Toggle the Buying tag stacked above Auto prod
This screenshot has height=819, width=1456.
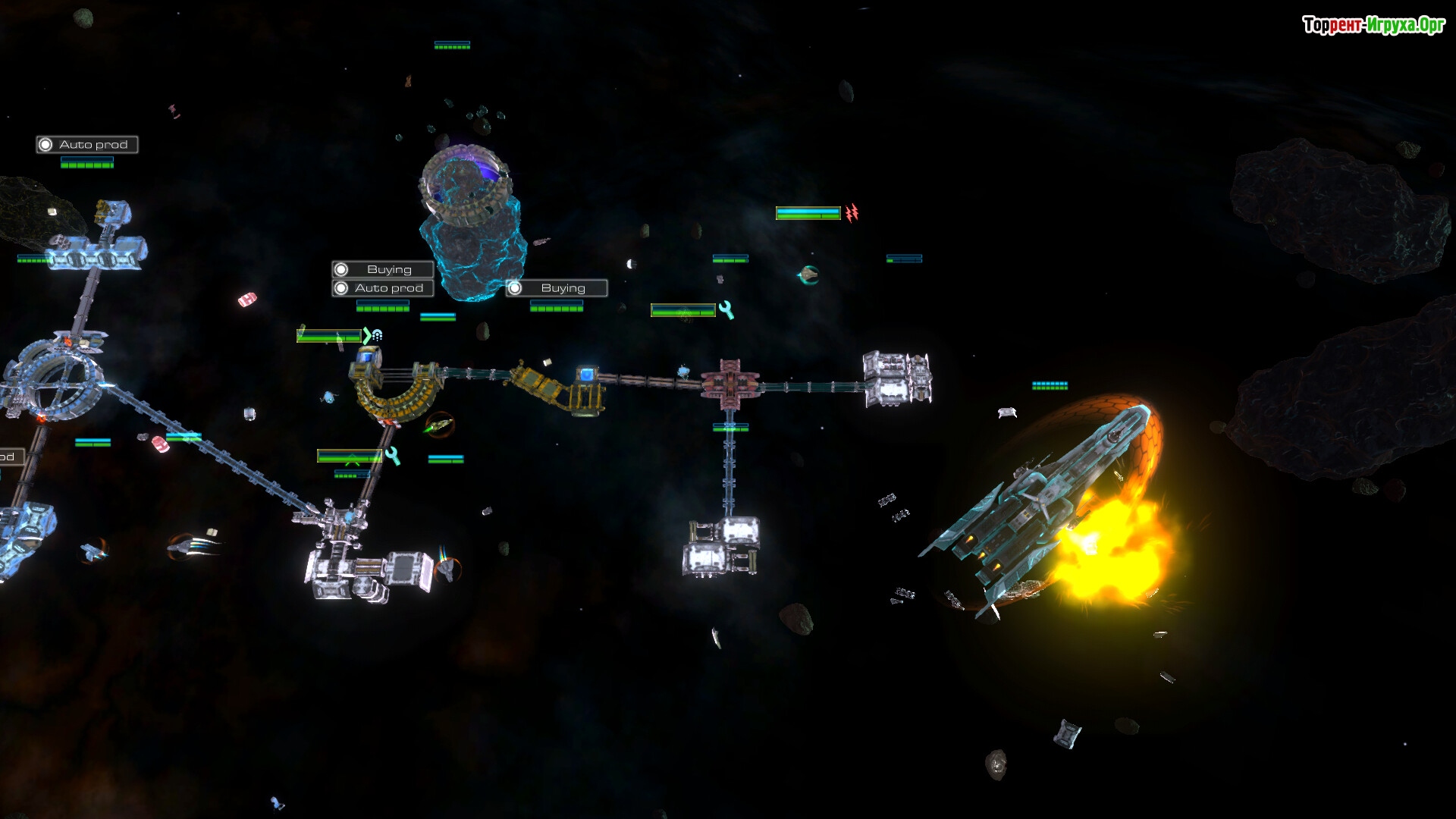point(382,269)
